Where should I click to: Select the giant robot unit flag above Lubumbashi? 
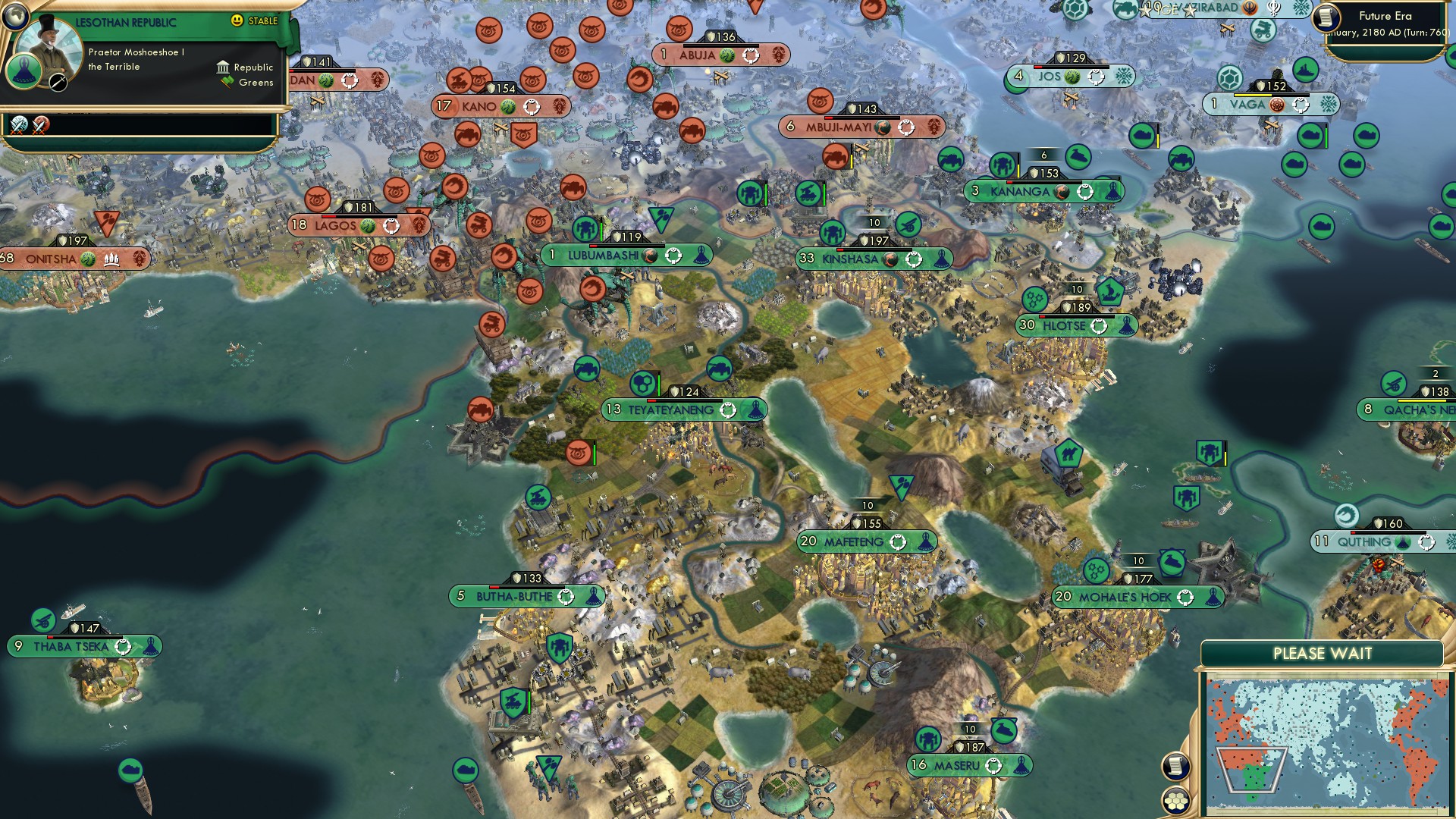pos(585,229)
